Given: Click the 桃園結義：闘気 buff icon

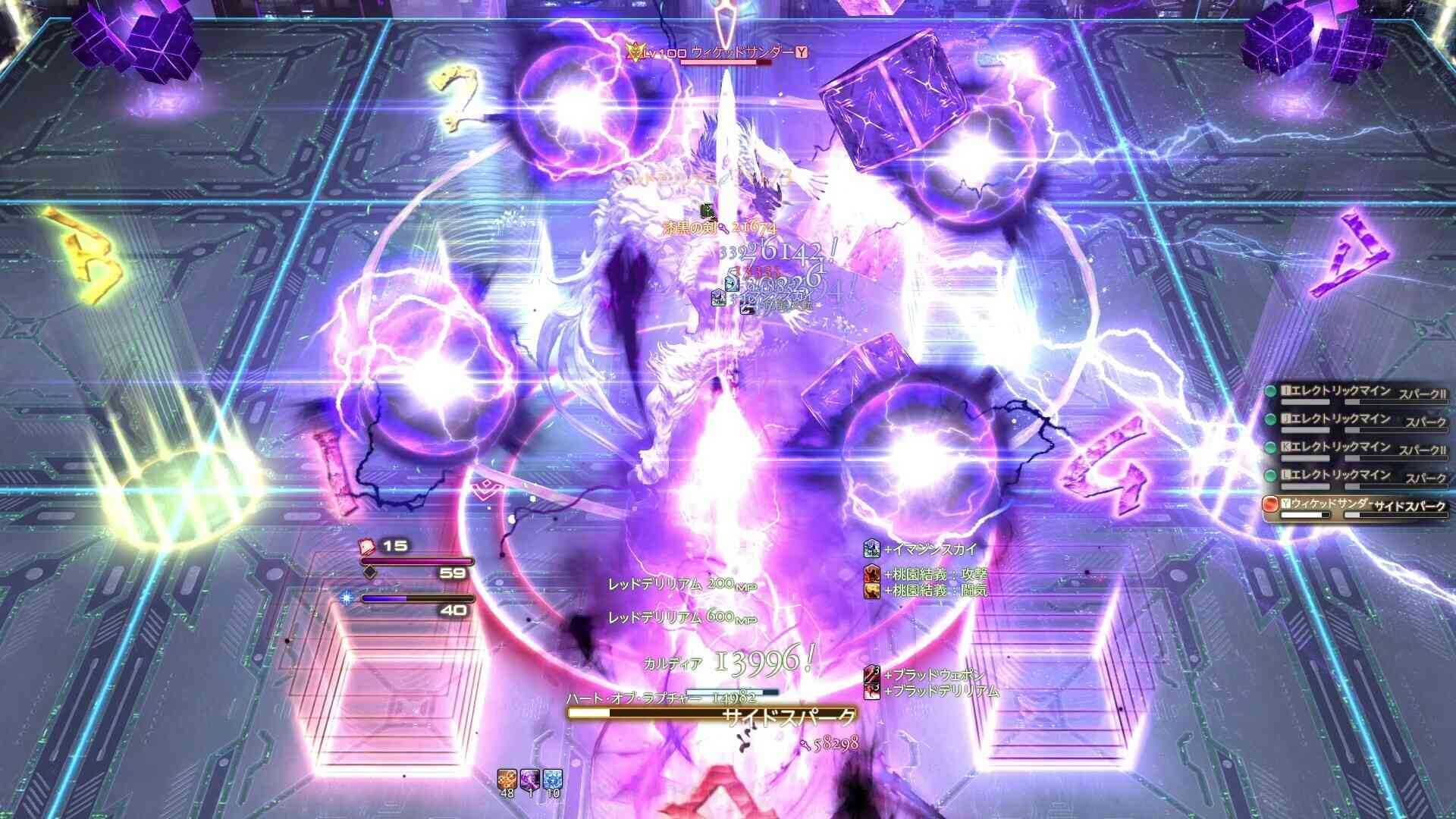Looking at the screenshot, I should [x=872, y=591].
